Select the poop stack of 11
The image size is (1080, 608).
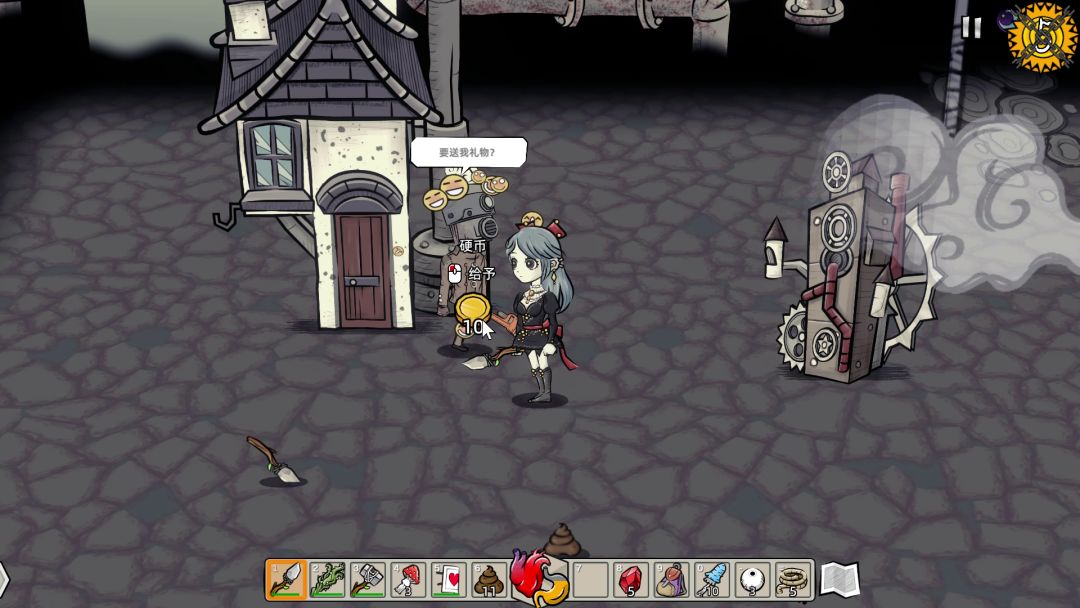click(x=489, y=579)
